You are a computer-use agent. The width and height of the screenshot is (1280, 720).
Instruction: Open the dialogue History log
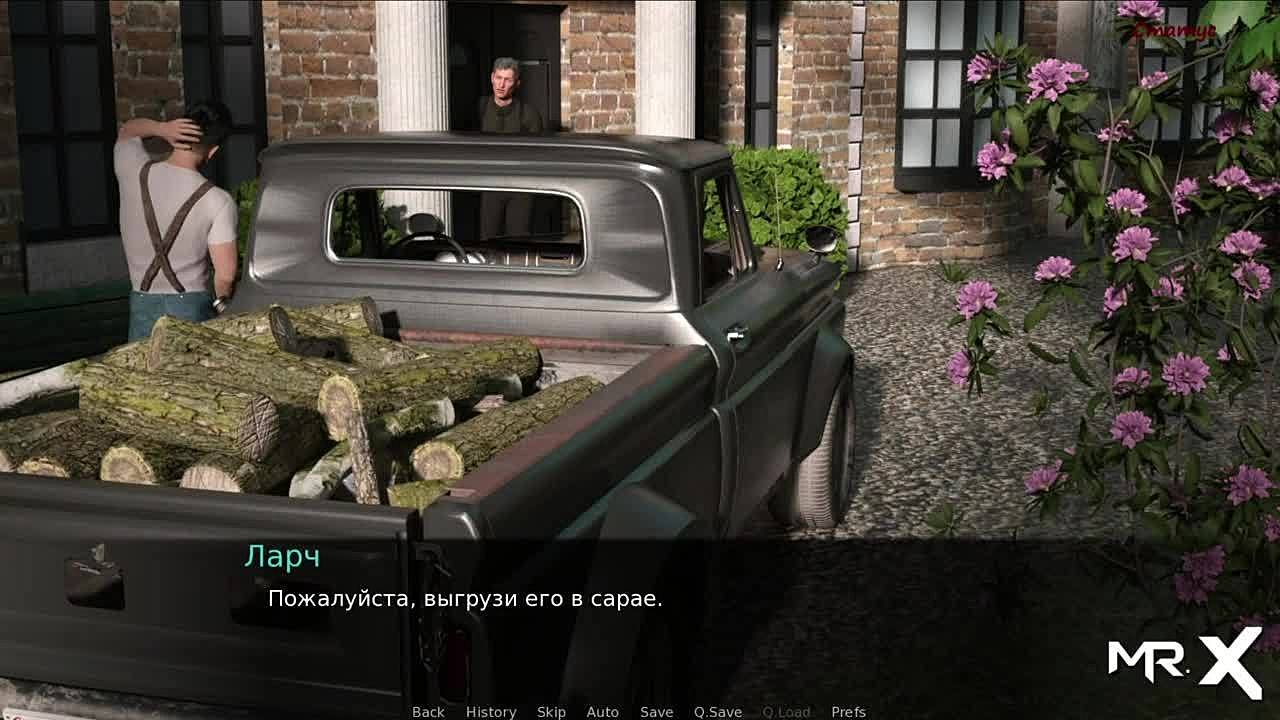click(491, 712)
